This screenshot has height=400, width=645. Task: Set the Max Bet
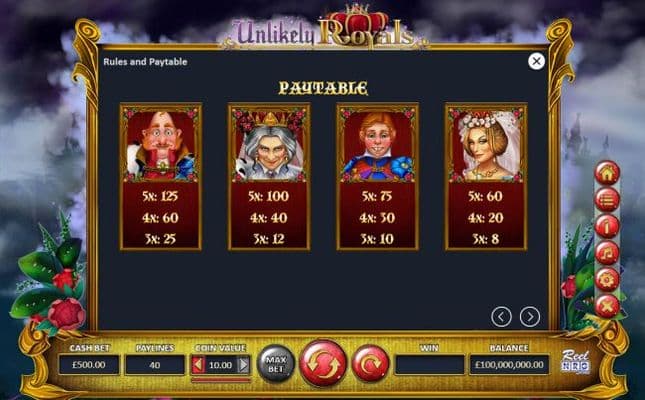(x=276, y=363)
